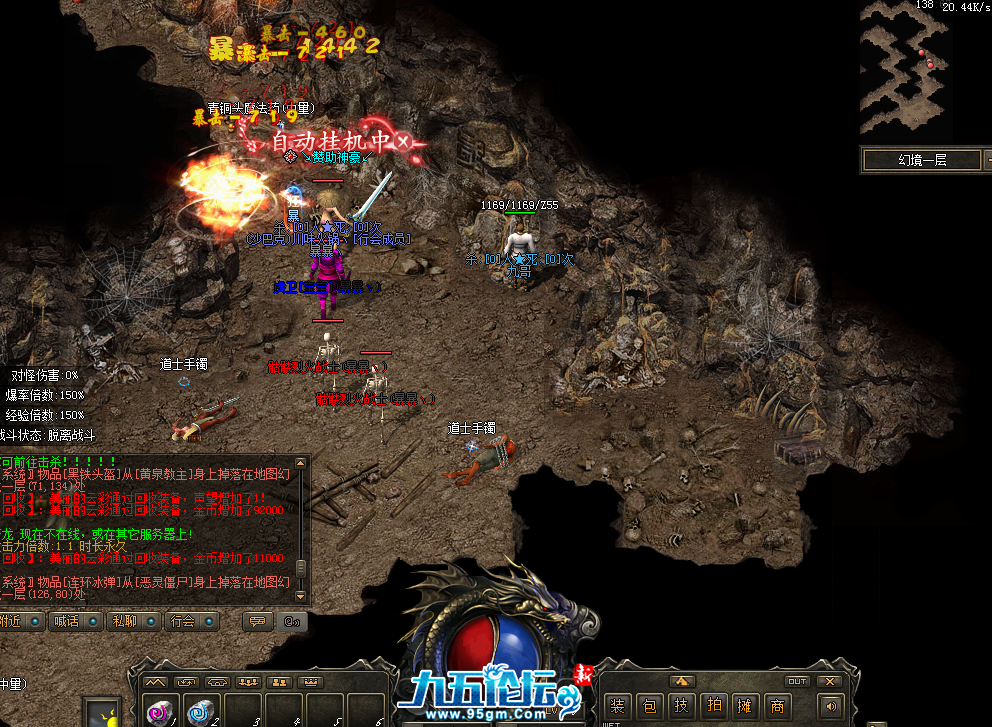The image size is (992, 727).
Task: Click the mountain icon above the hotbar
Action: [x=155, y=682]
